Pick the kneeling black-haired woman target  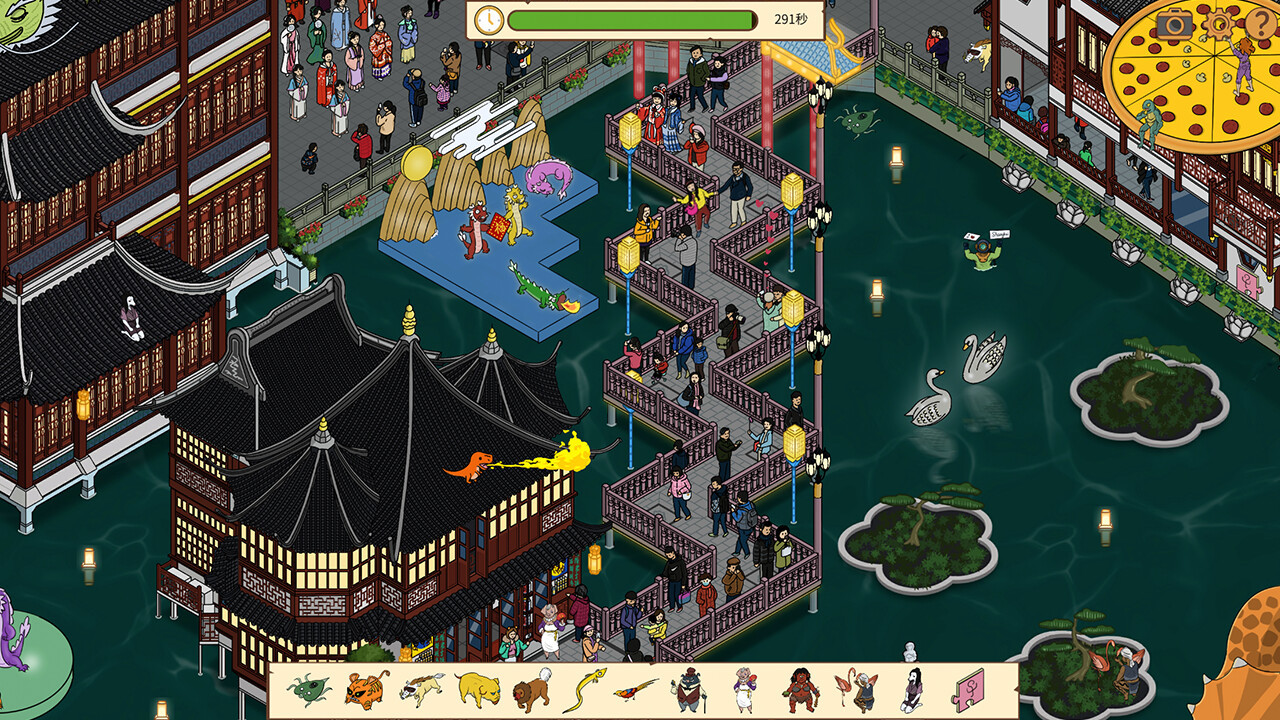pos(912,690)
